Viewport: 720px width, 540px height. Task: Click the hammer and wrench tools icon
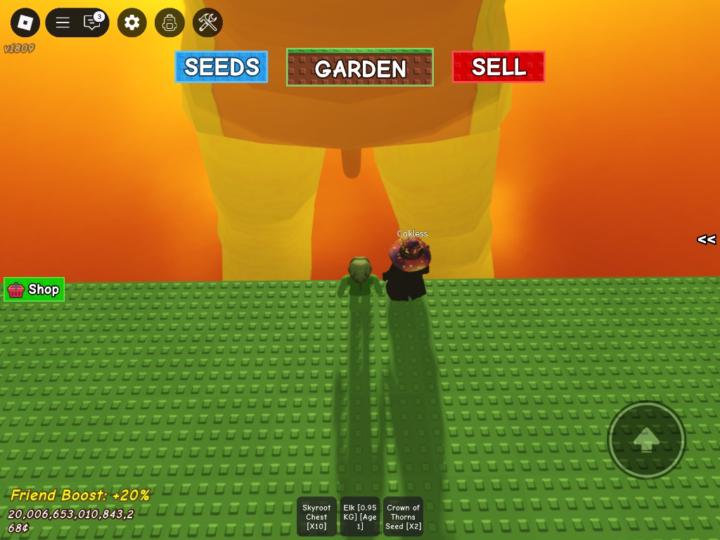[x=208, y=22]
